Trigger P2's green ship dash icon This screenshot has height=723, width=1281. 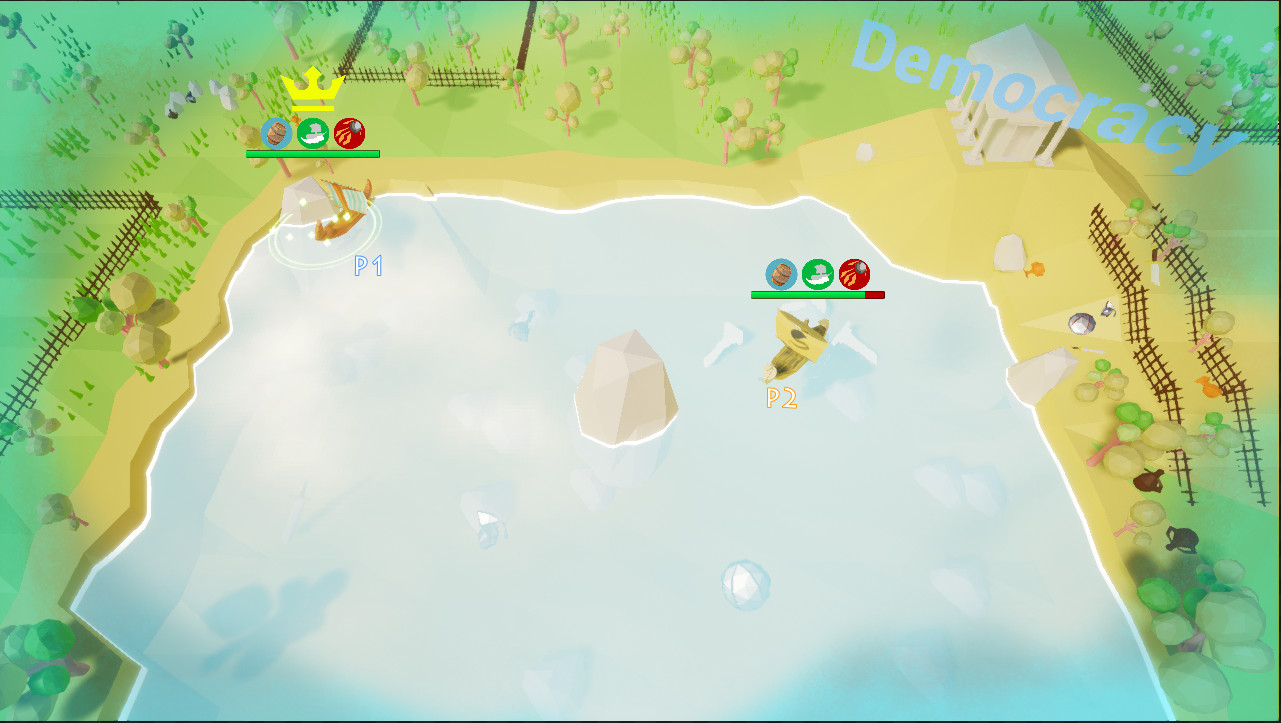pyautogui.click(x=818, y=274)
